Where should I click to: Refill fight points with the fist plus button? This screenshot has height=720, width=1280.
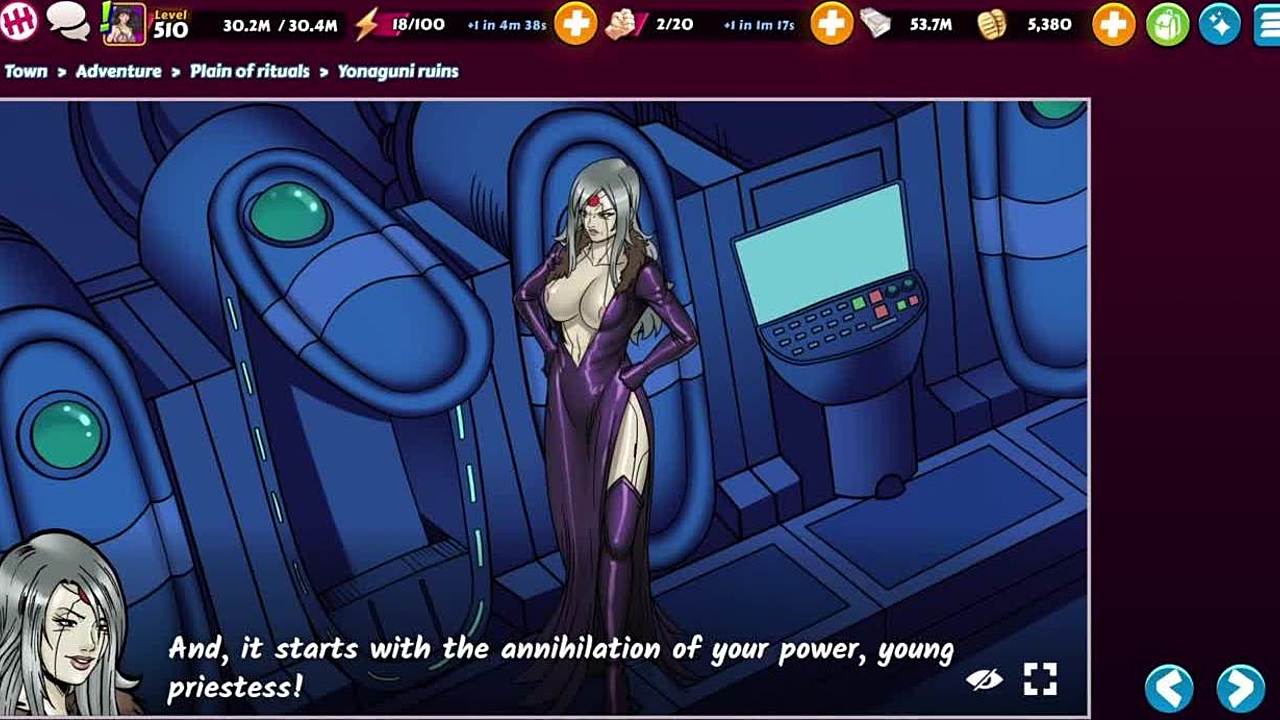point(831,23)
